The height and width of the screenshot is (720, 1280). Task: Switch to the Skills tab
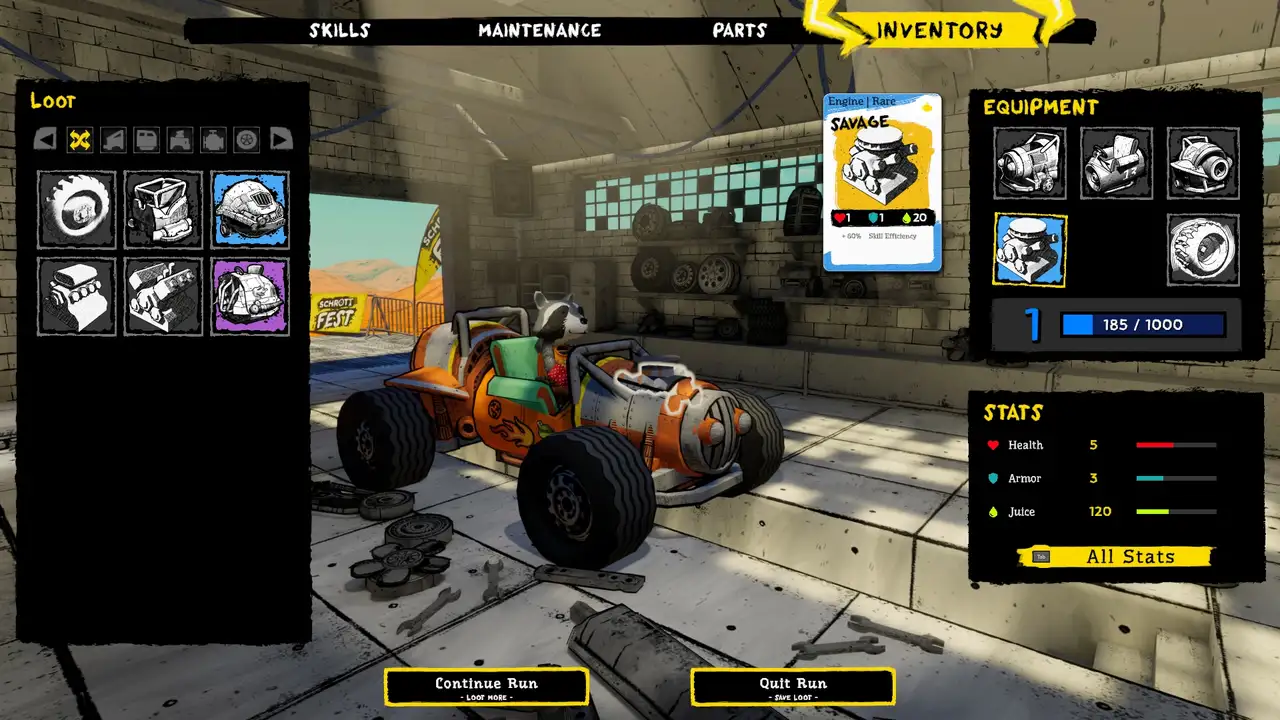point(340,31)
